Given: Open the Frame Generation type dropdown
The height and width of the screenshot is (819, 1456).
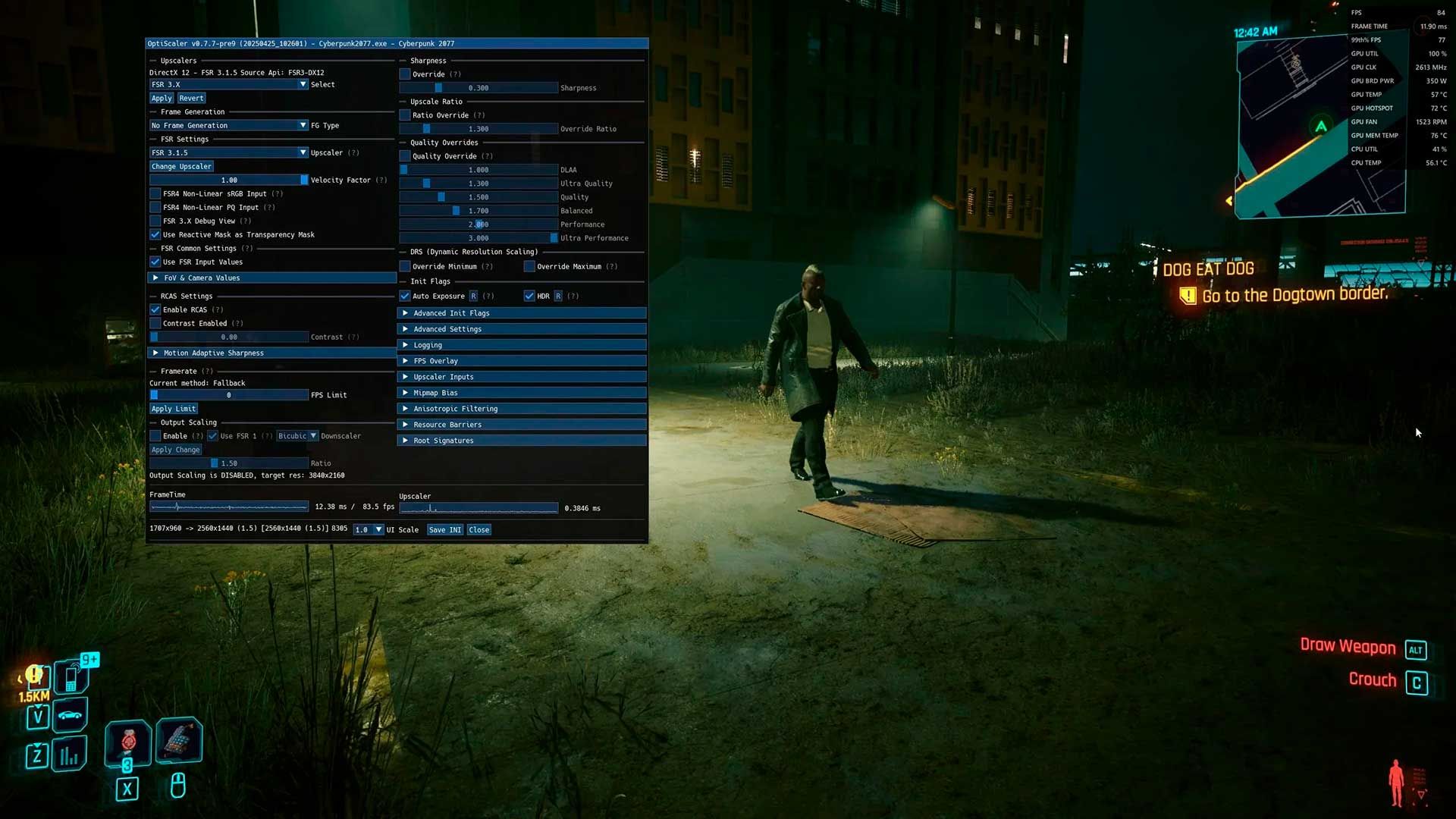Looking at the screenshot, I should [228, 126].
